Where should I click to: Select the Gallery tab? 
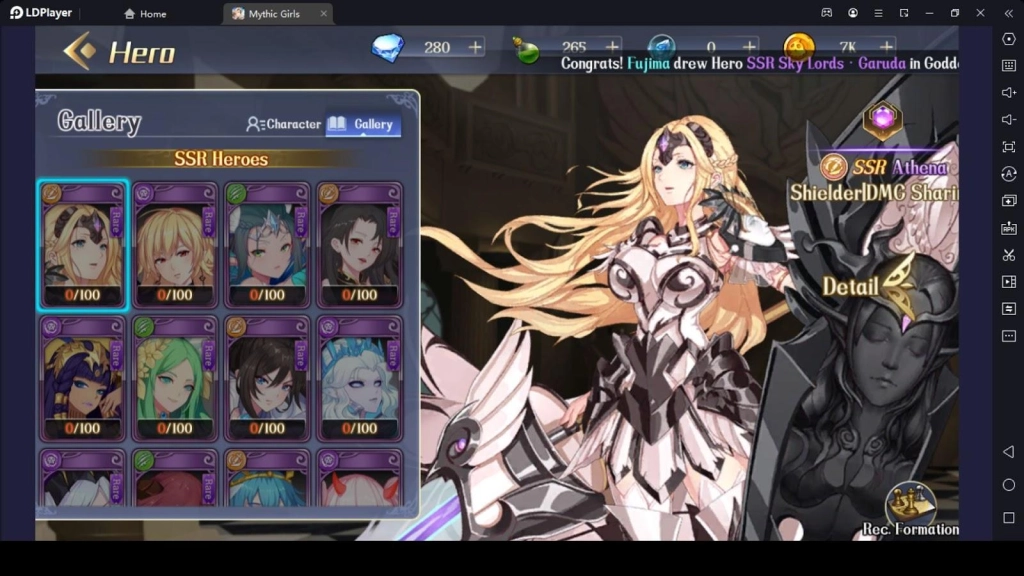click(363, 124)
